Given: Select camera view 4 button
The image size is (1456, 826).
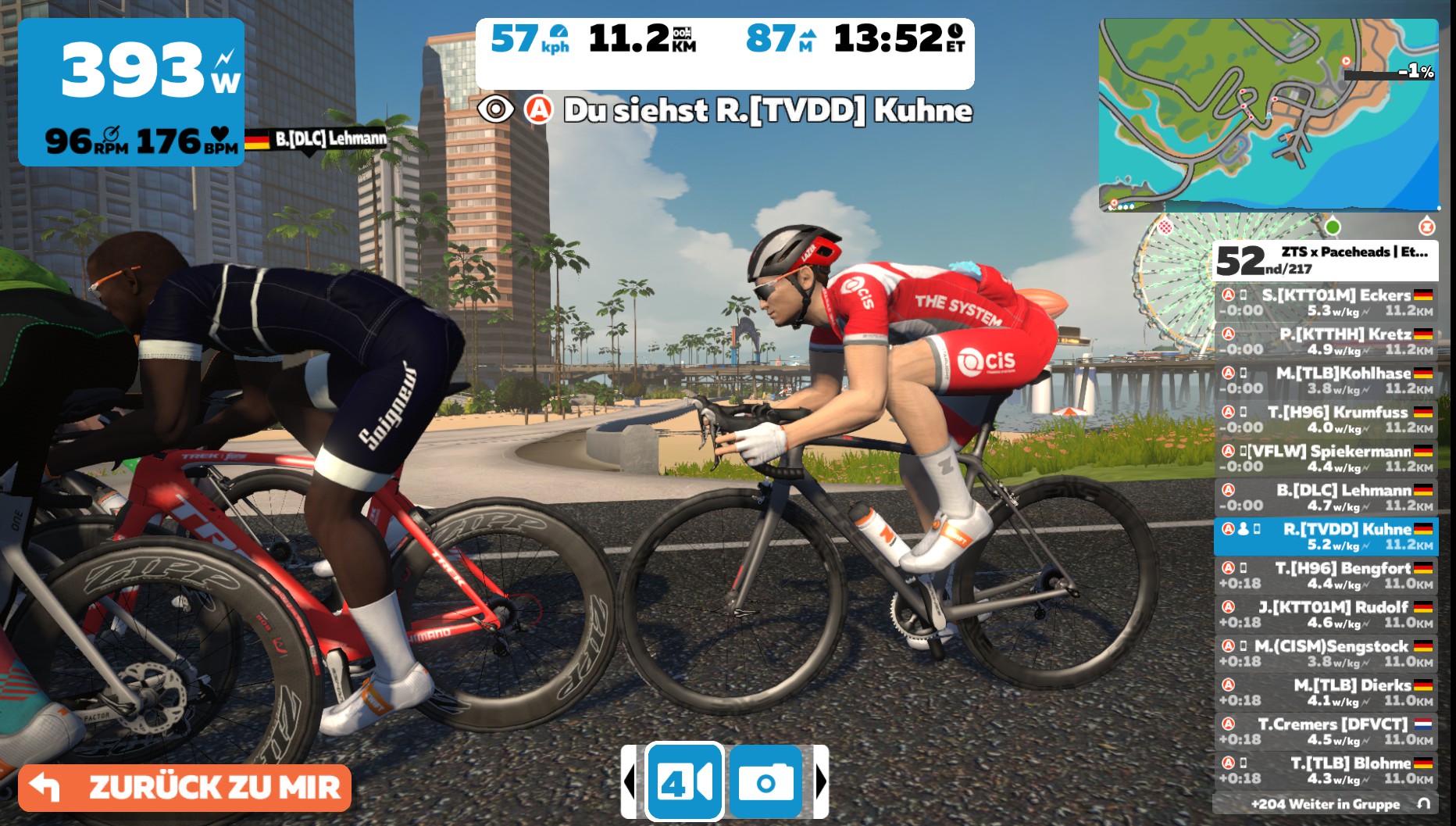Looking at the screenshot, I should pos(685,781).
